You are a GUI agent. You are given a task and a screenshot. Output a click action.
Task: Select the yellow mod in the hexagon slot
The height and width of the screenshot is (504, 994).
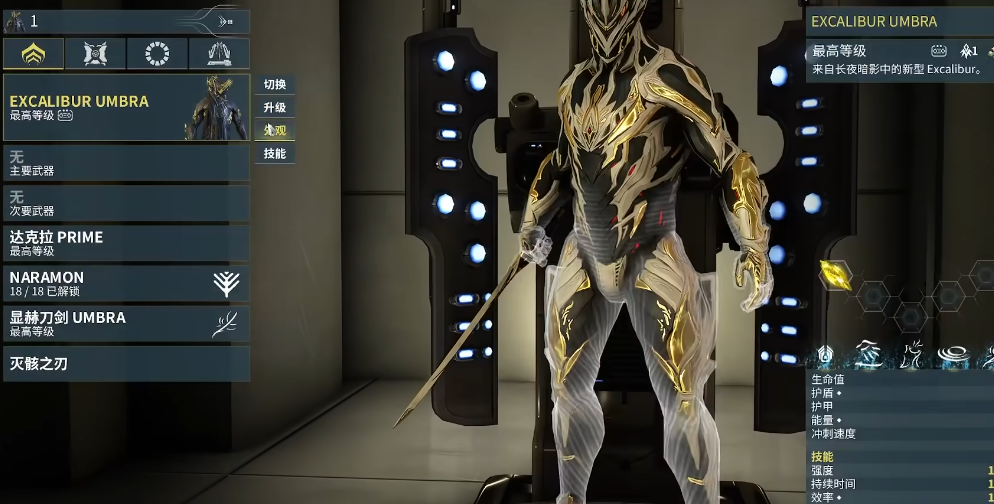835,274
